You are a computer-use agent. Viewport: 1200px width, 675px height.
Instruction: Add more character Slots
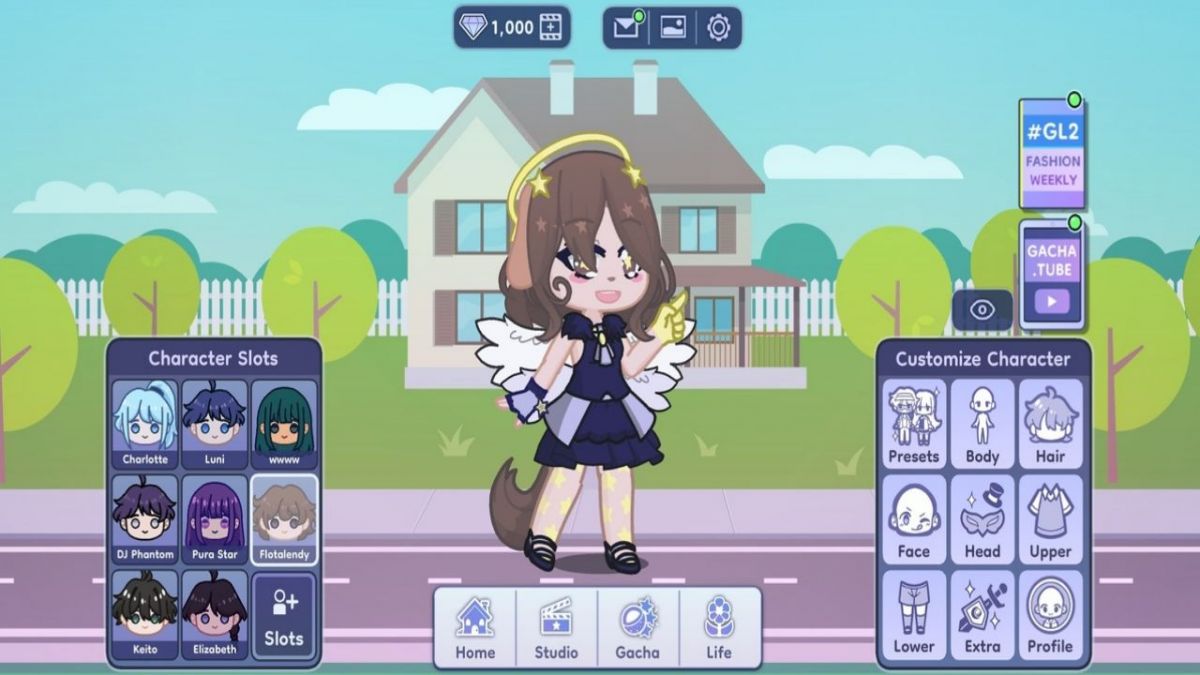(284, 614)
